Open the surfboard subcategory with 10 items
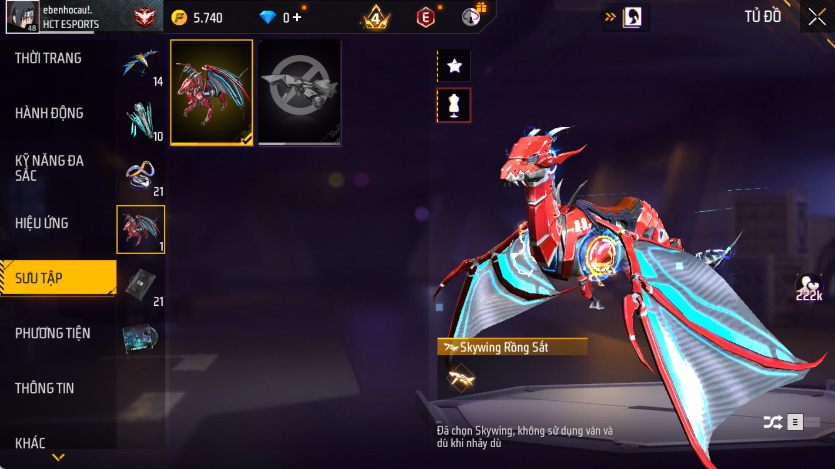The image size is (835, 469). (x=140, y=120)
